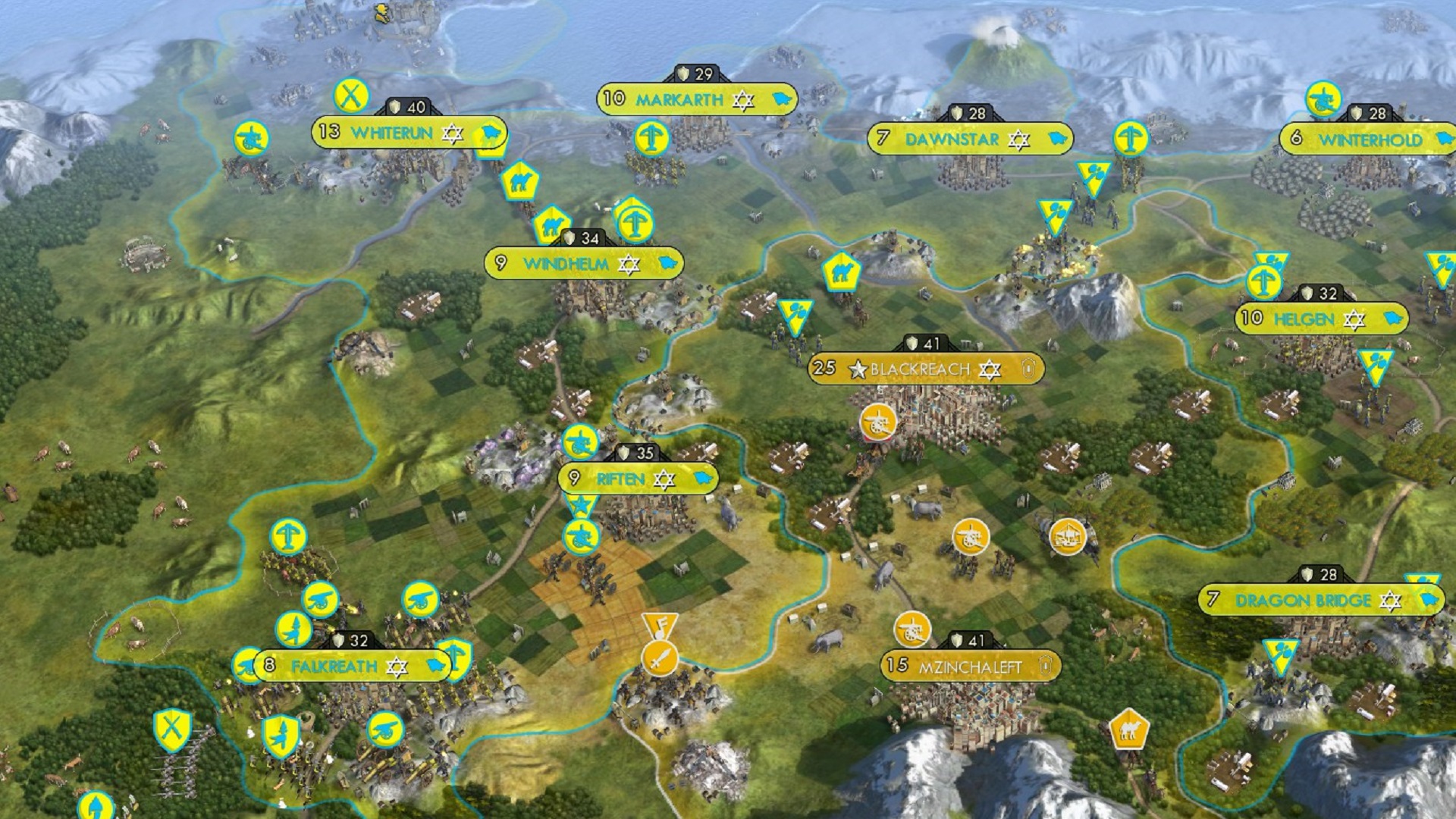Choose the Dragon Bridge city banner
1456x819 pixels.
[1303, 601]
